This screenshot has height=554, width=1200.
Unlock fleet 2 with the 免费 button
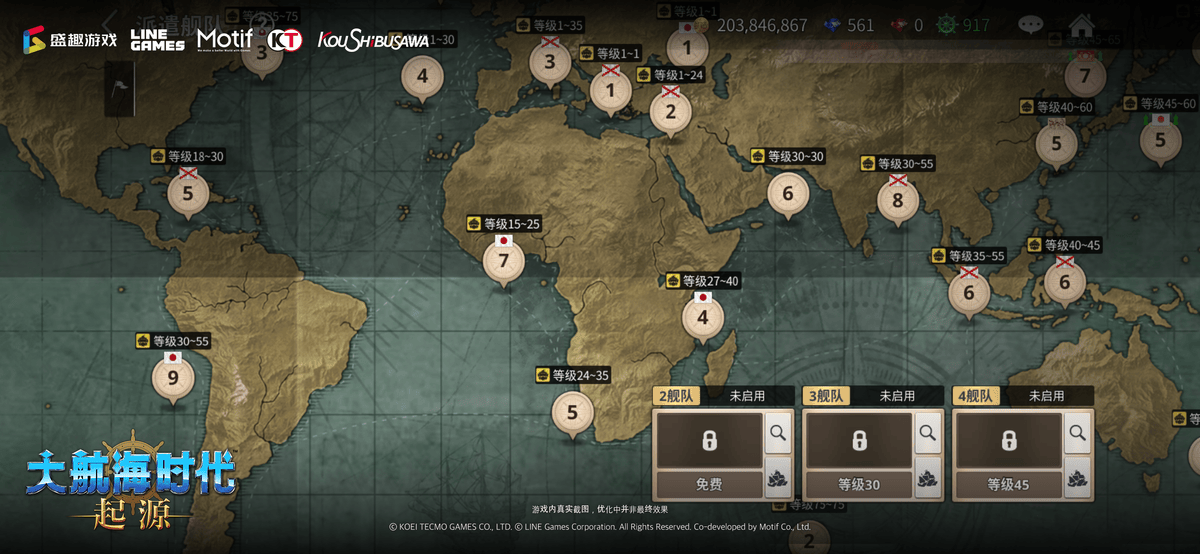coord(709,485)
